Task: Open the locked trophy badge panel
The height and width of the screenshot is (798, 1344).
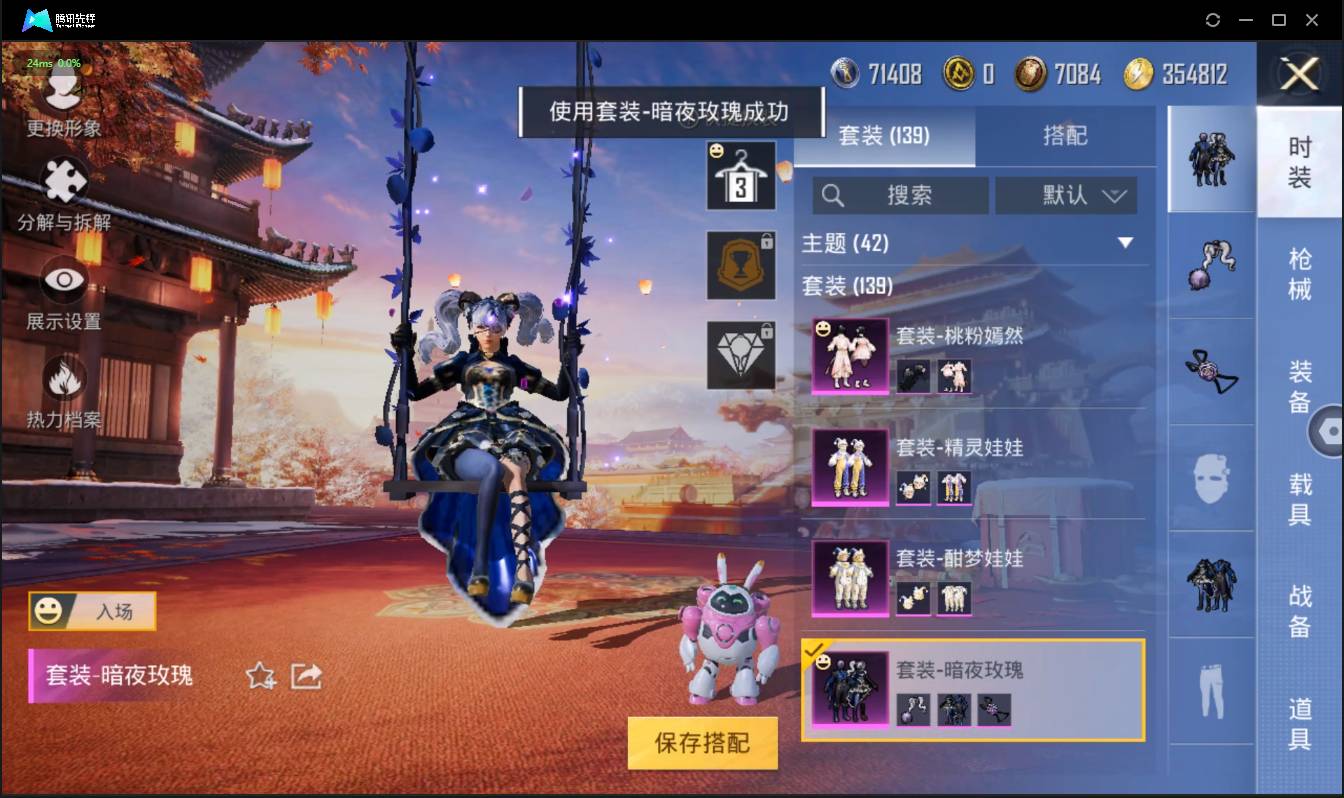Action: coord(741,265)
